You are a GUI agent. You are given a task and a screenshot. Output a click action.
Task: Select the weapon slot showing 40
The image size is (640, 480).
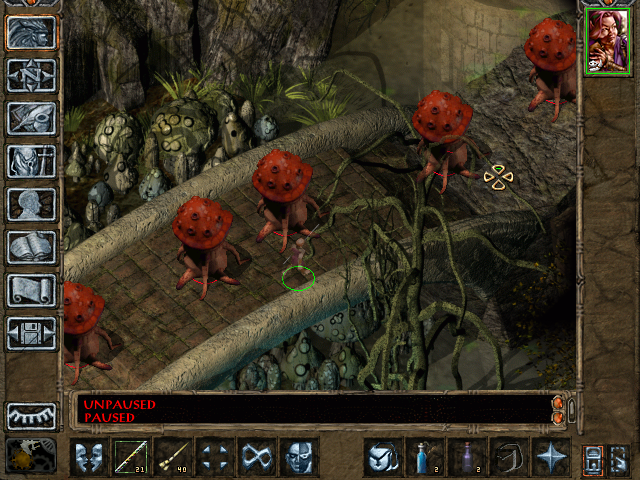(x=173, y=457)
